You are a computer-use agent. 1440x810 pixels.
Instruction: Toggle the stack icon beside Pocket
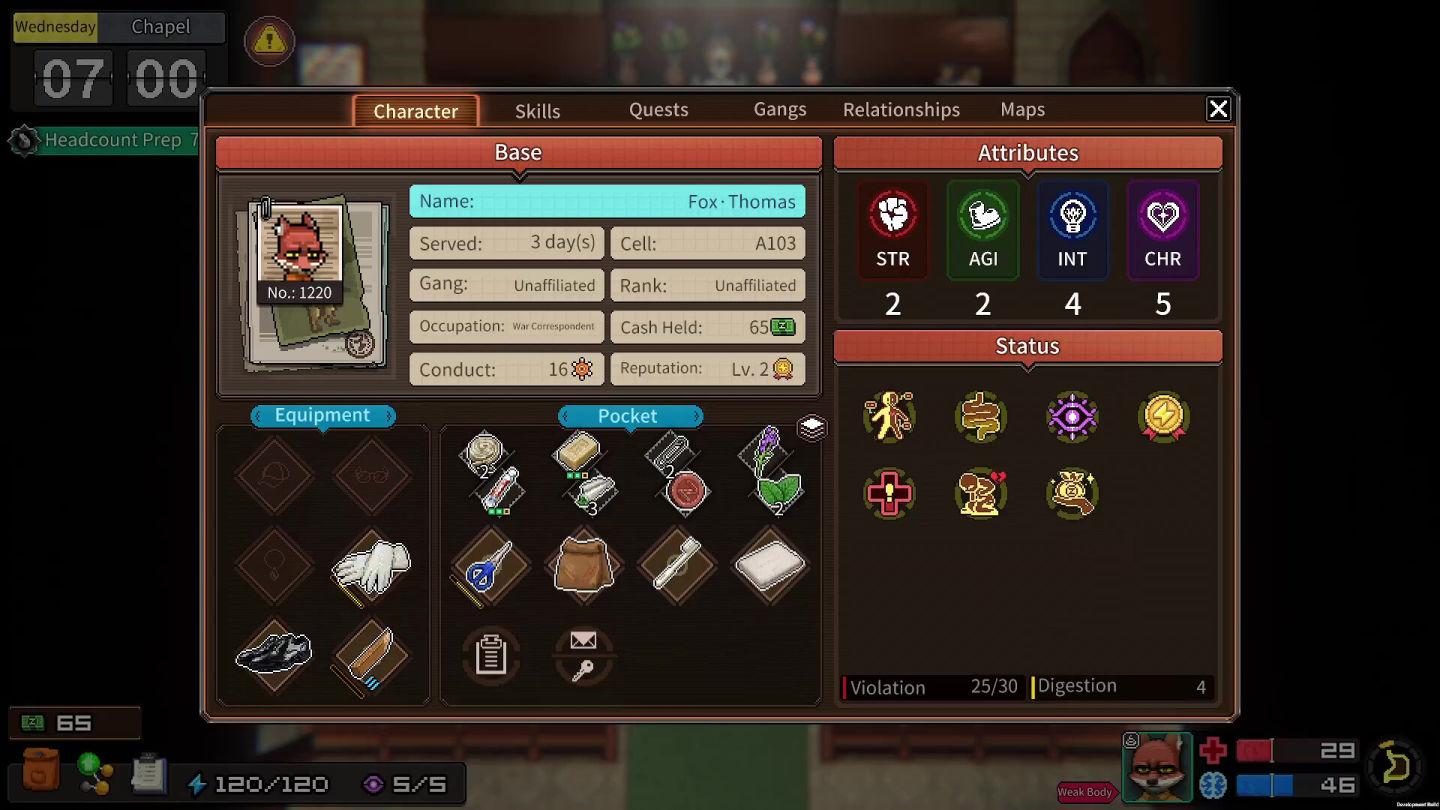coord(812,428)
